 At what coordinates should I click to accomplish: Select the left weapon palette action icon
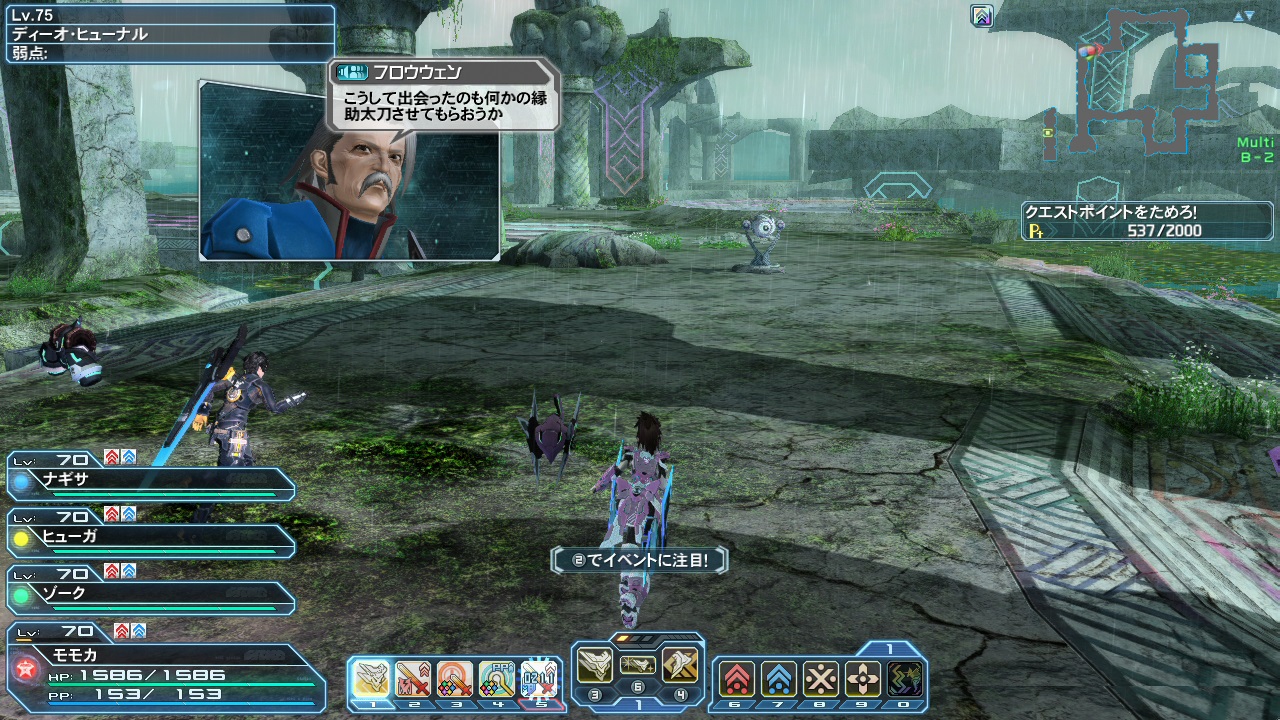tap(595, 664)
